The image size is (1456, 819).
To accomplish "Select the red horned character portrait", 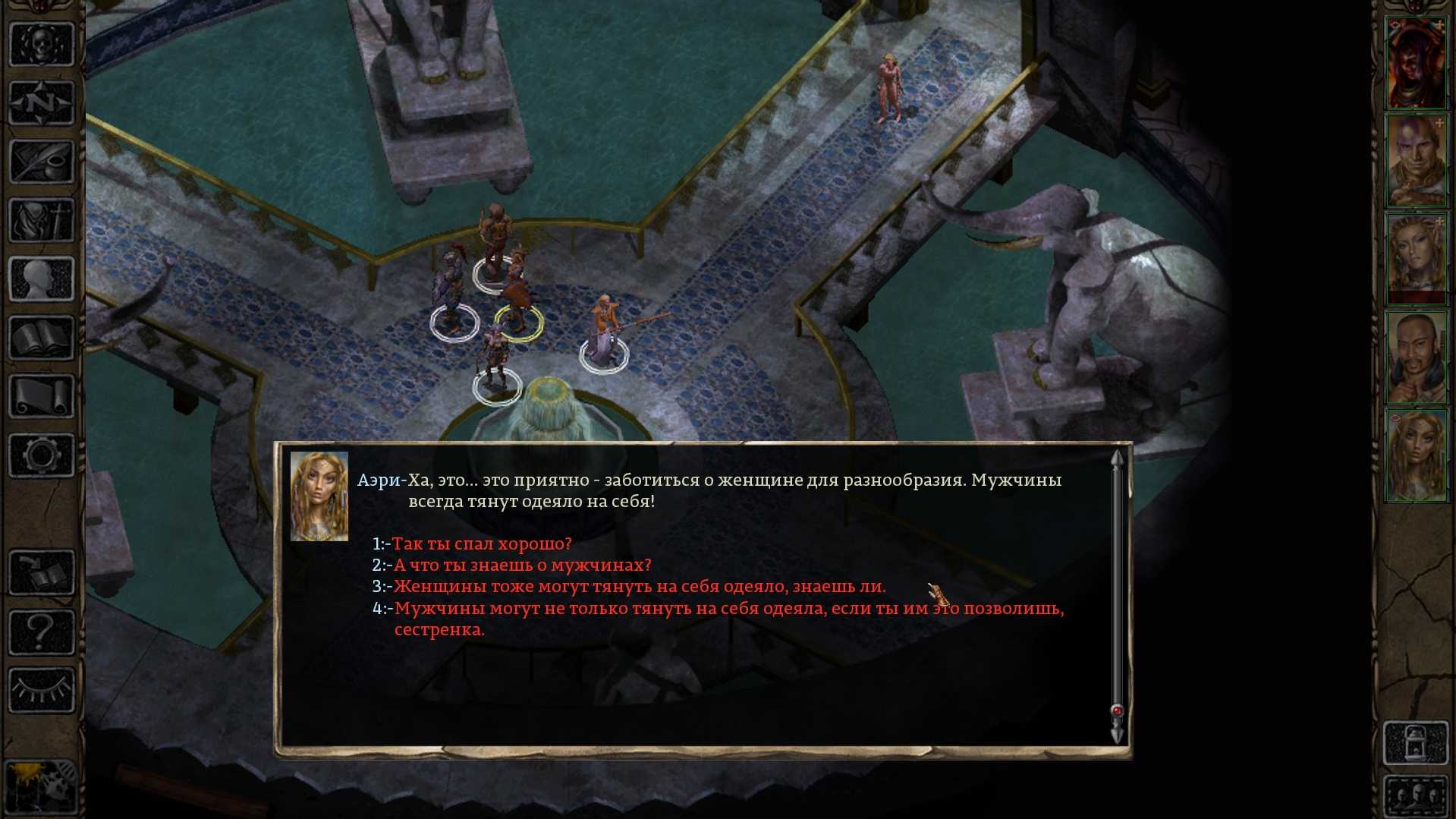I will [1416, 64].
